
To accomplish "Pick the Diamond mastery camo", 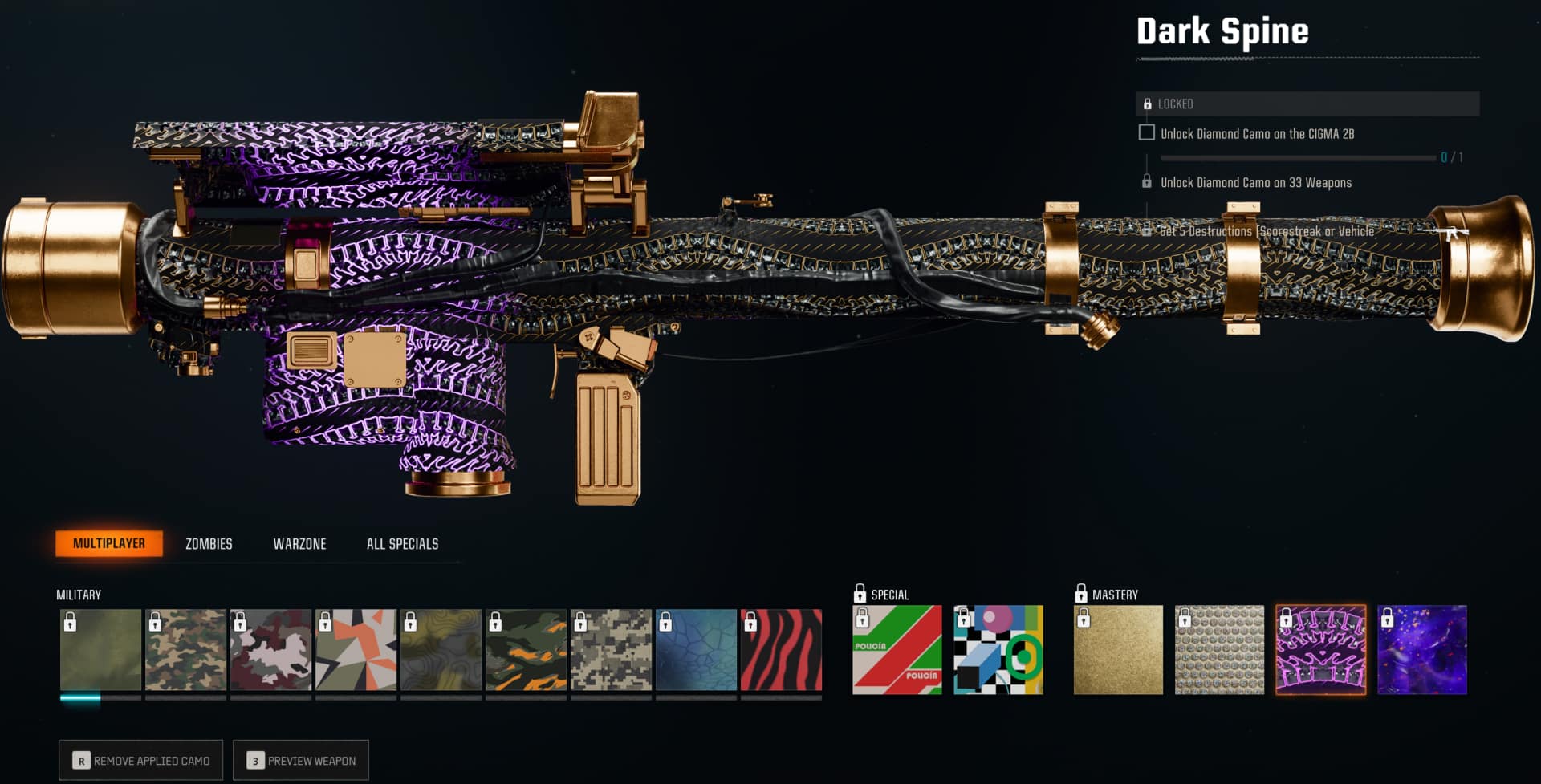I will click(1219, 650).
